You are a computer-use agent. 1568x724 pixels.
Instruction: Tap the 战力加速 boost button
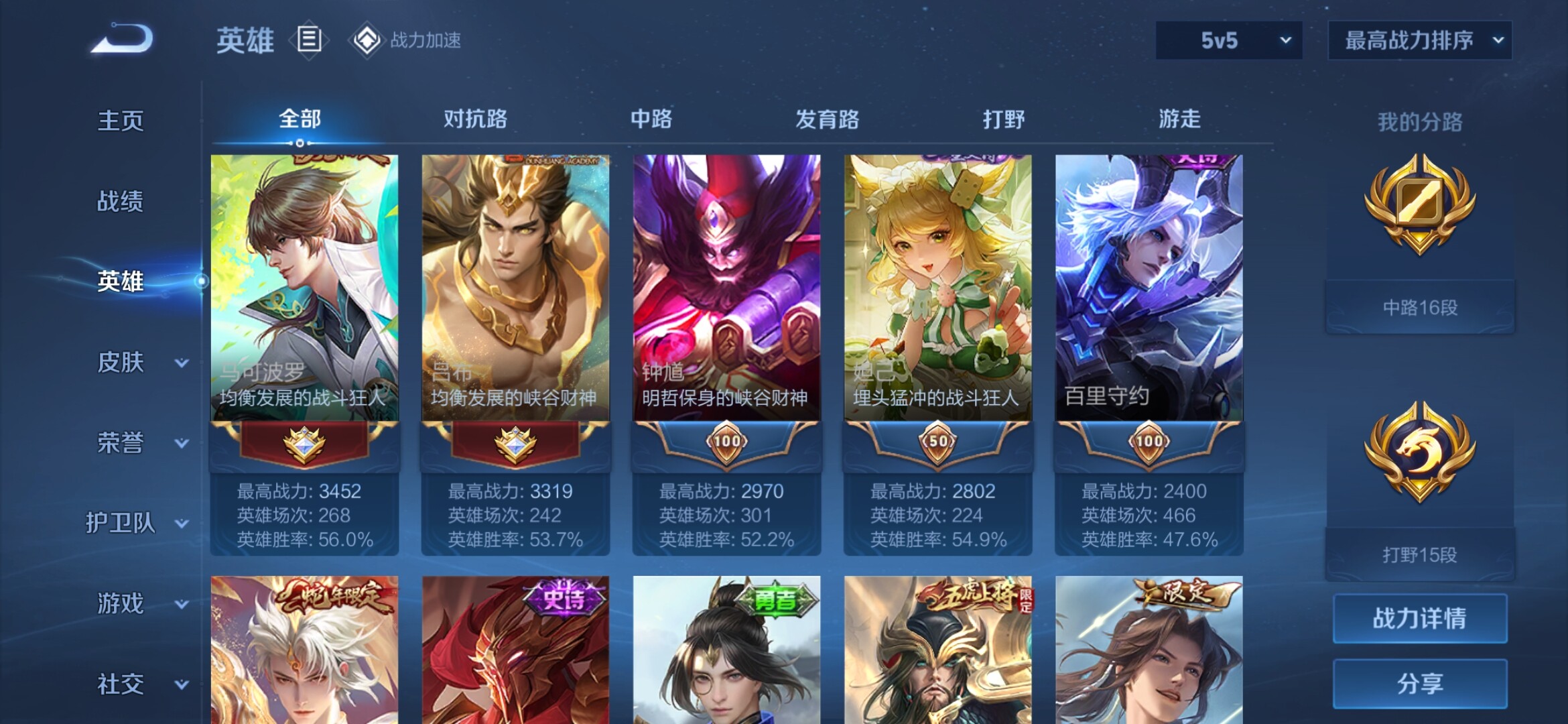coord(406,40)
